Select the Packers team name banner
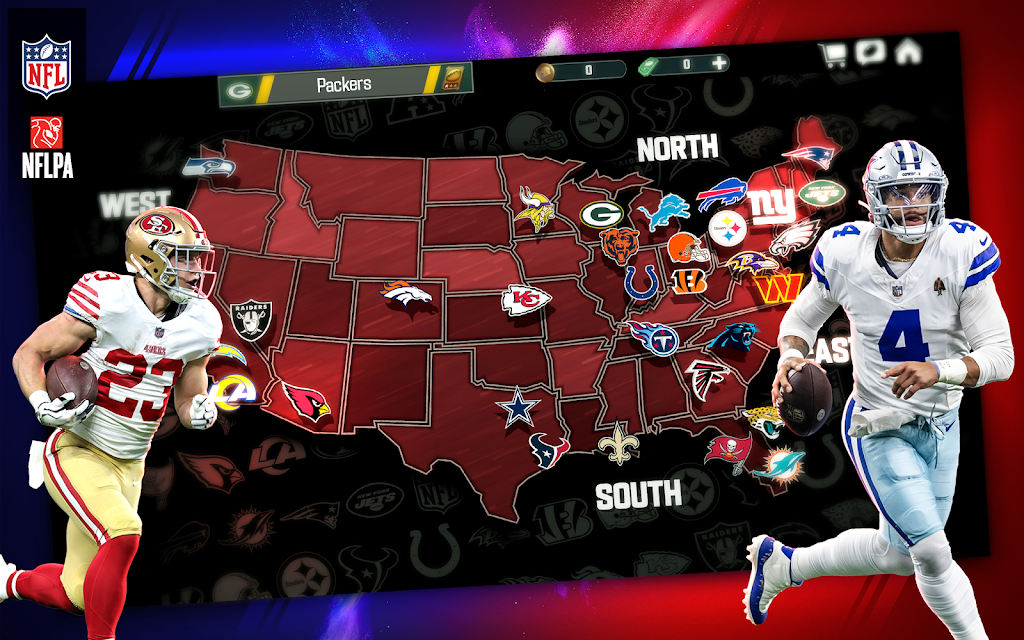1024x640 pixels. [x=344, y=86]
